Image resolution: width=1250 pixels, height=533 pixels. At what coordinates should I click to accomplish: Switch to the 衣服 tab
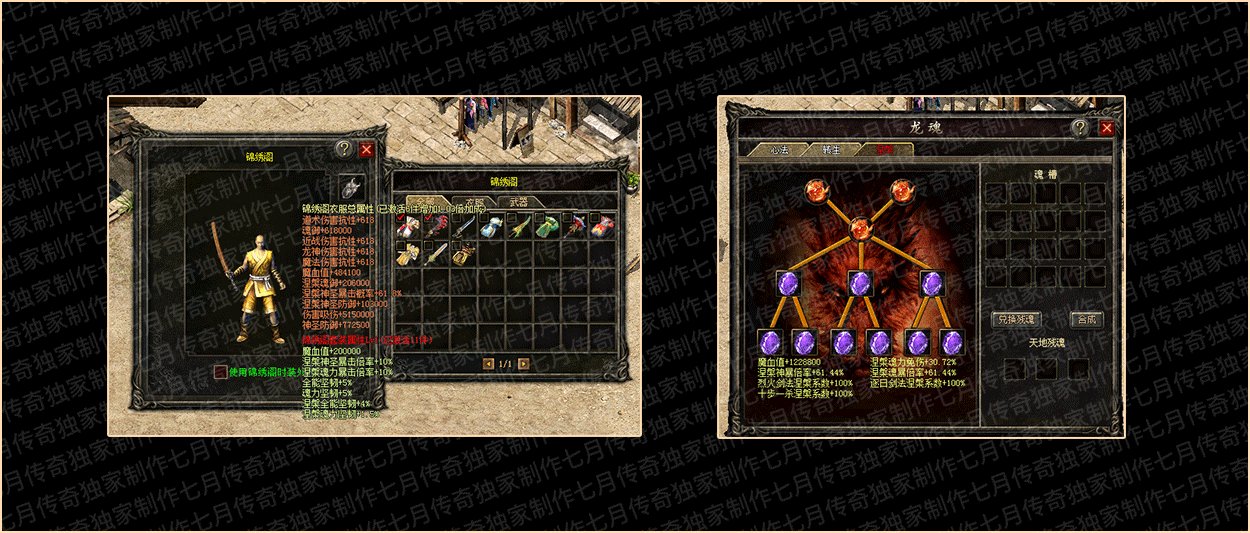point(475,201)
